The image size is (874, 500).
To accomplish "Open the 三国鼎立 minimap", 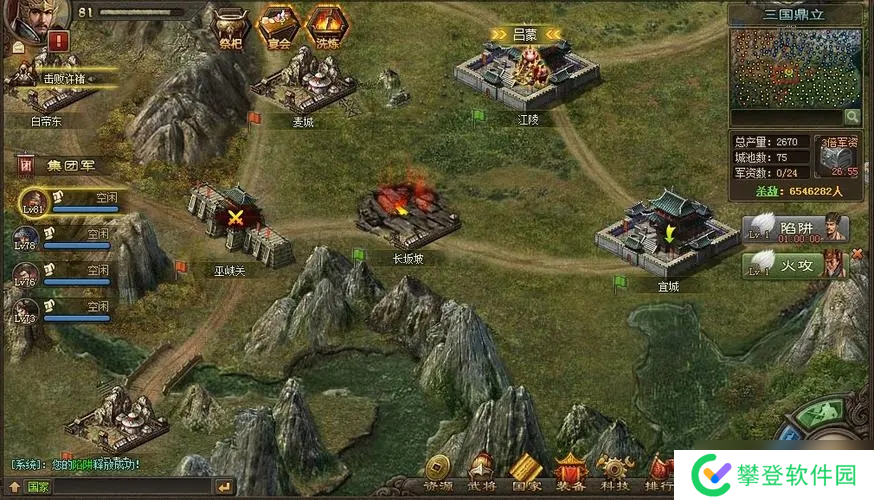I will tap(796, 69).
